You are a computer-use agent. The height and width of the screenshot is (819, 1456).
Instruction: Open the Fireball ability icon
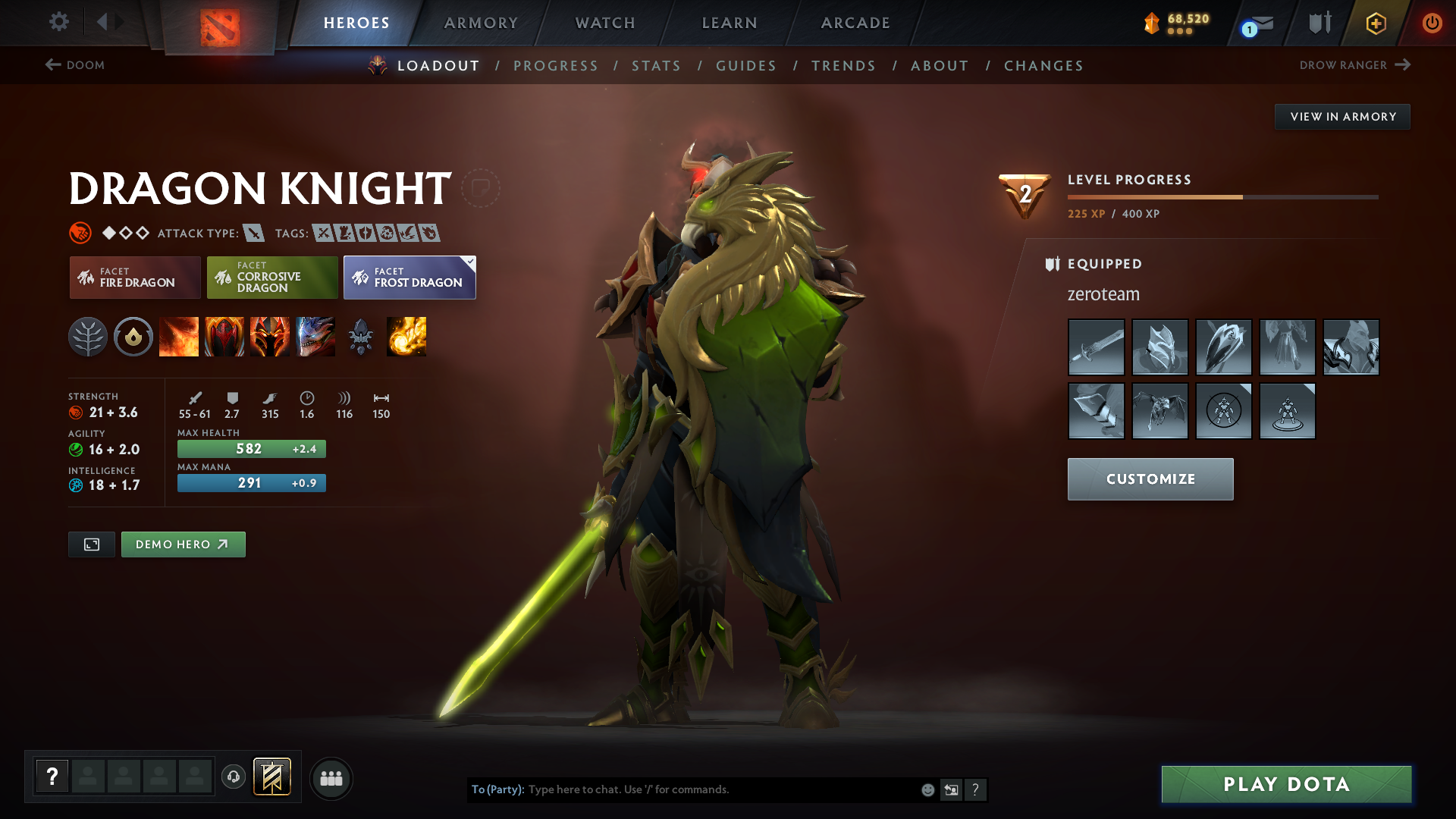tap(406, 337)
